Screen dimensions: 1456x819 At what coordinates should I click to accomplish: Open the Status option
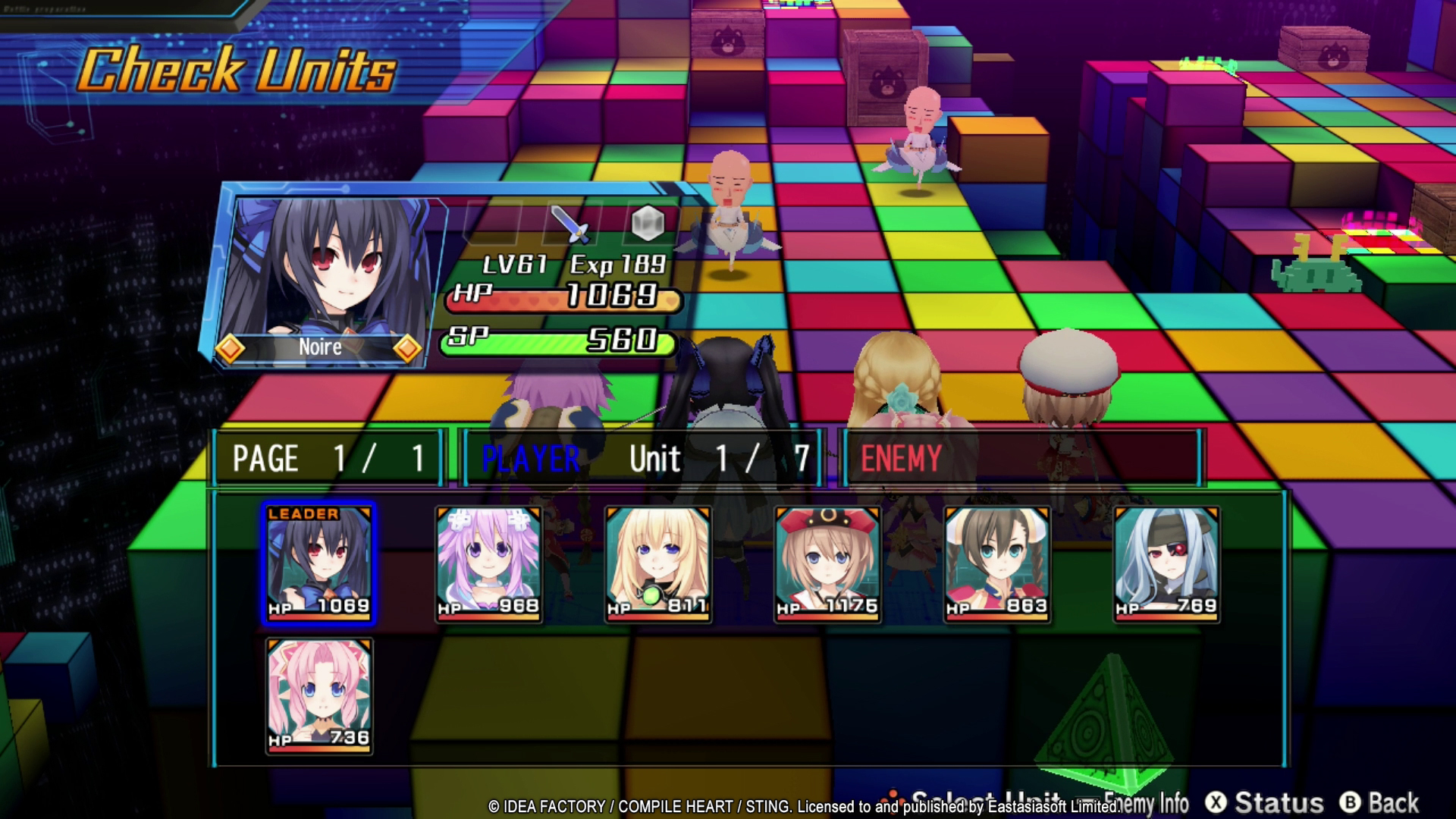click(x=1265, y=802)
